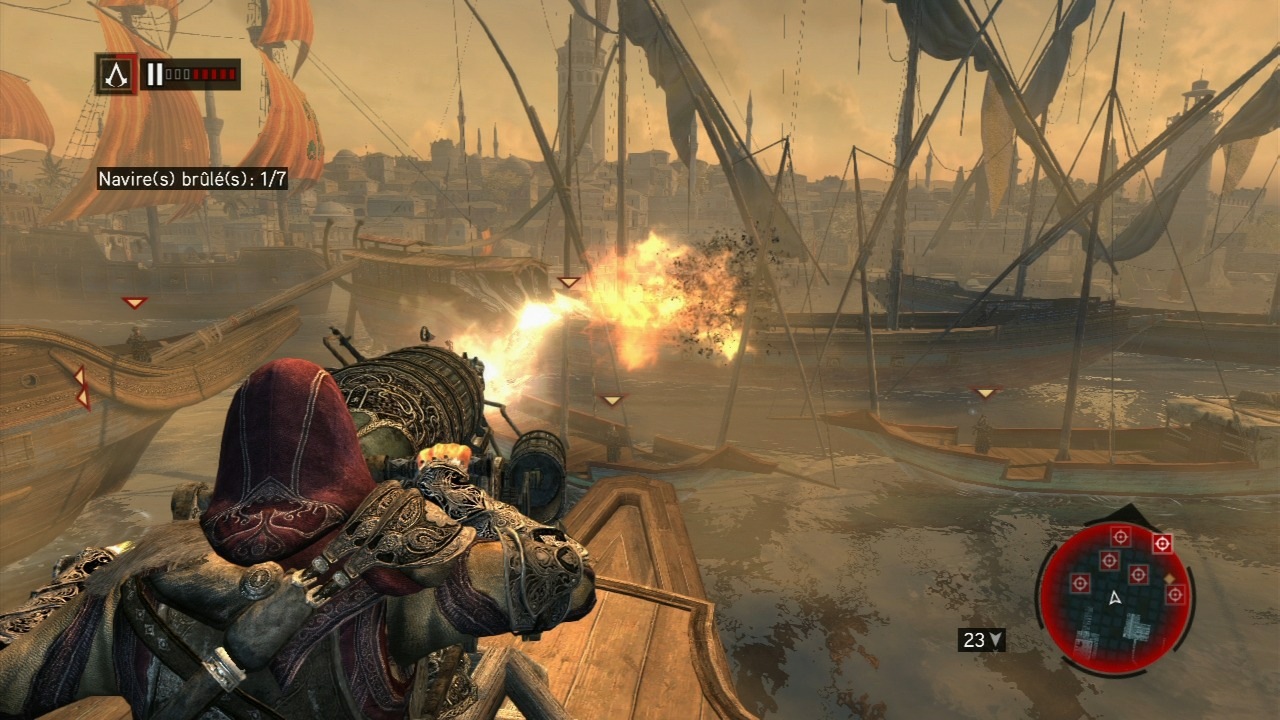Click the red notoriety blocks in the status bar
Viewport: 1280px width, 720px height.
coord(214,73)
